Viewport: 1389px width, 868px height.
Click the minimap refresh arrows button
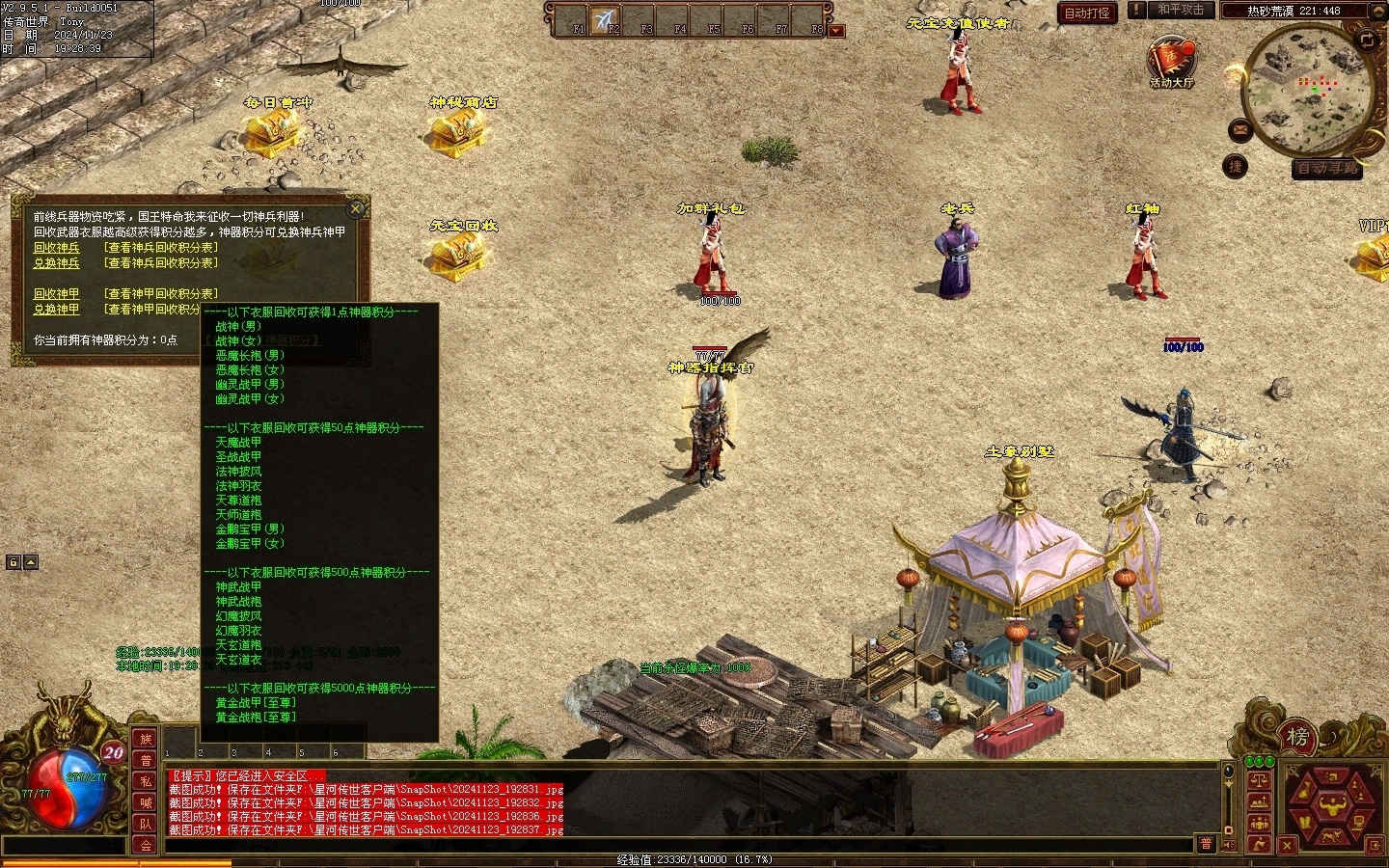tap(1367, 40)
